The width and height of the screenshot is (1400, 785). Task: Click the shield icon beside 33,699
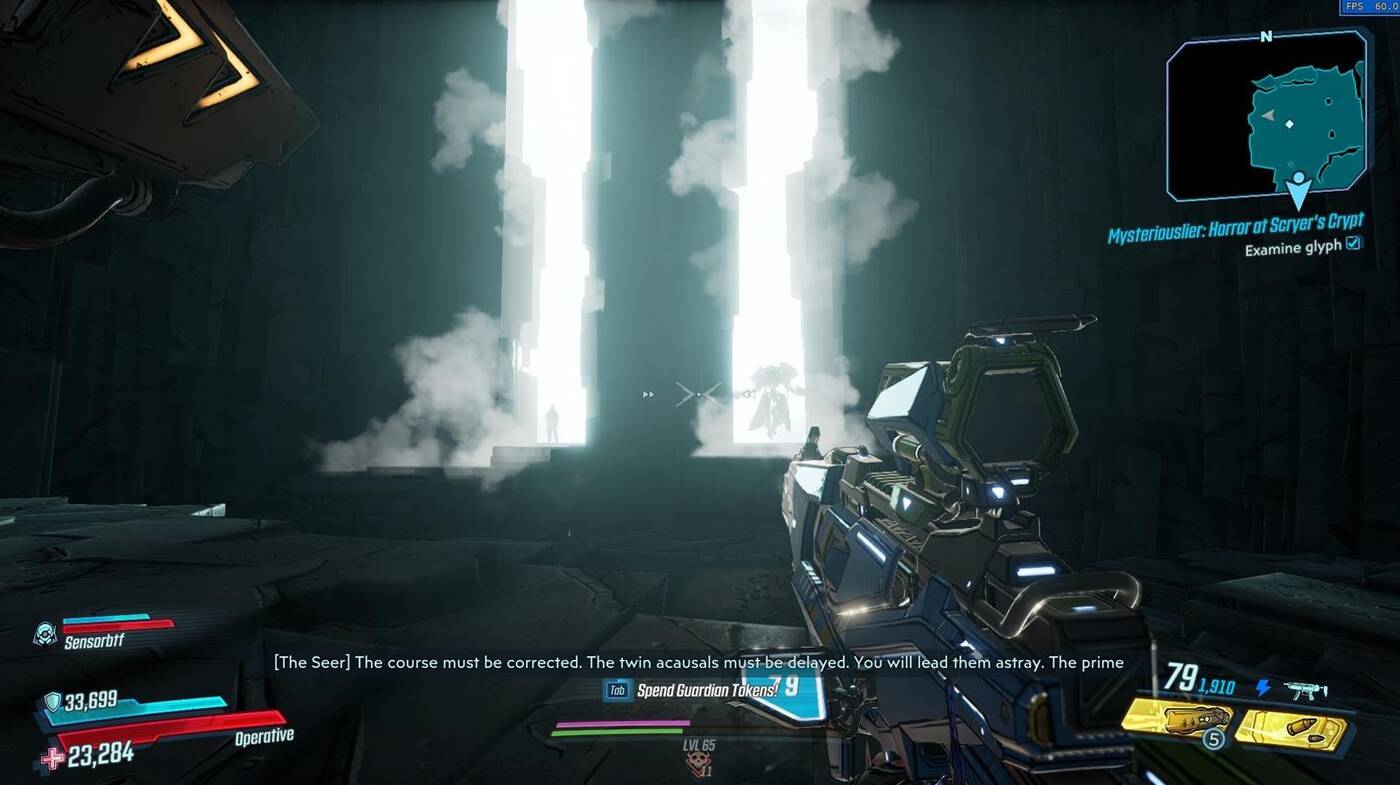coord(52,701)
